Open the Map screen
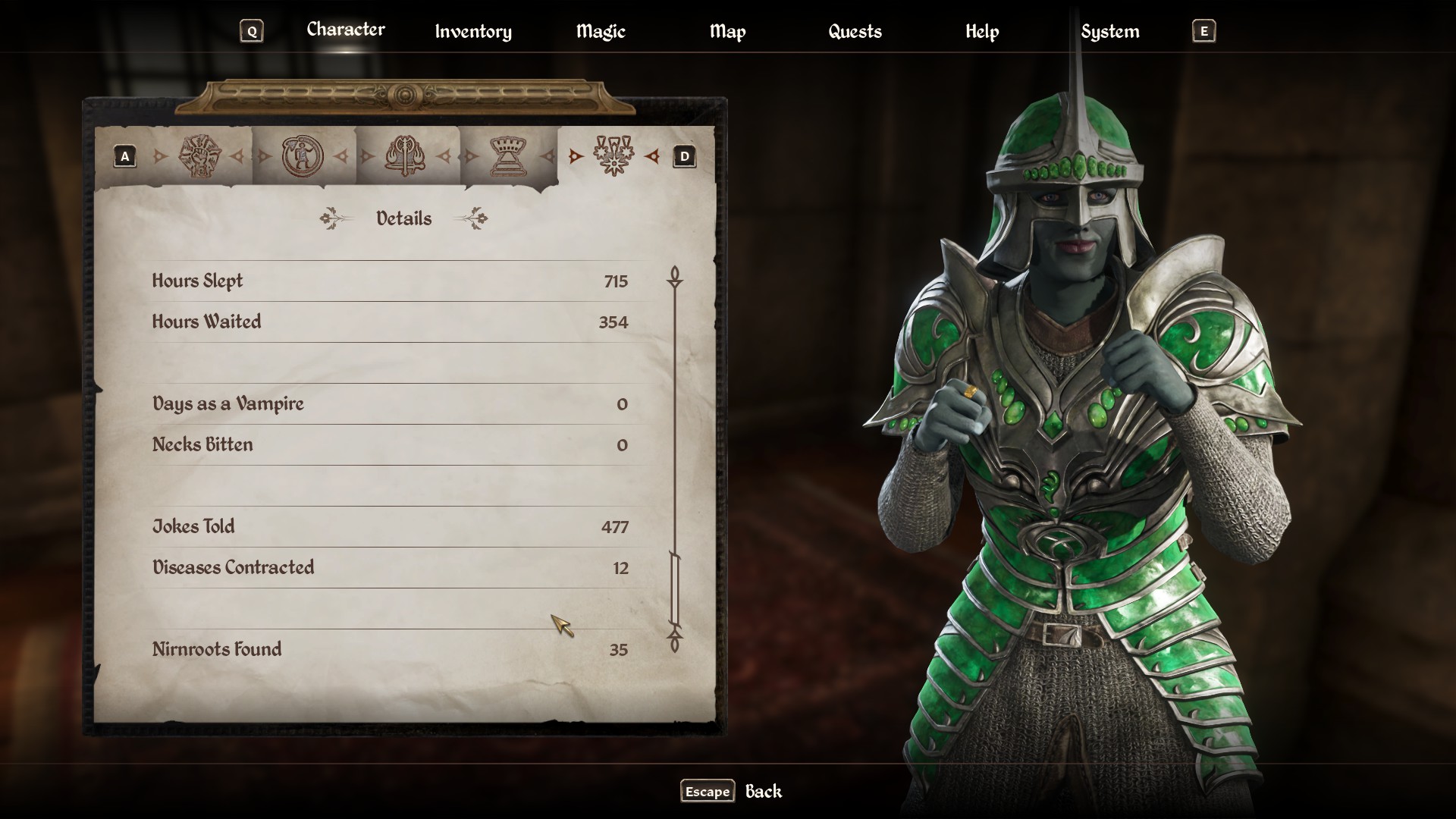 [x=727, y=31]
